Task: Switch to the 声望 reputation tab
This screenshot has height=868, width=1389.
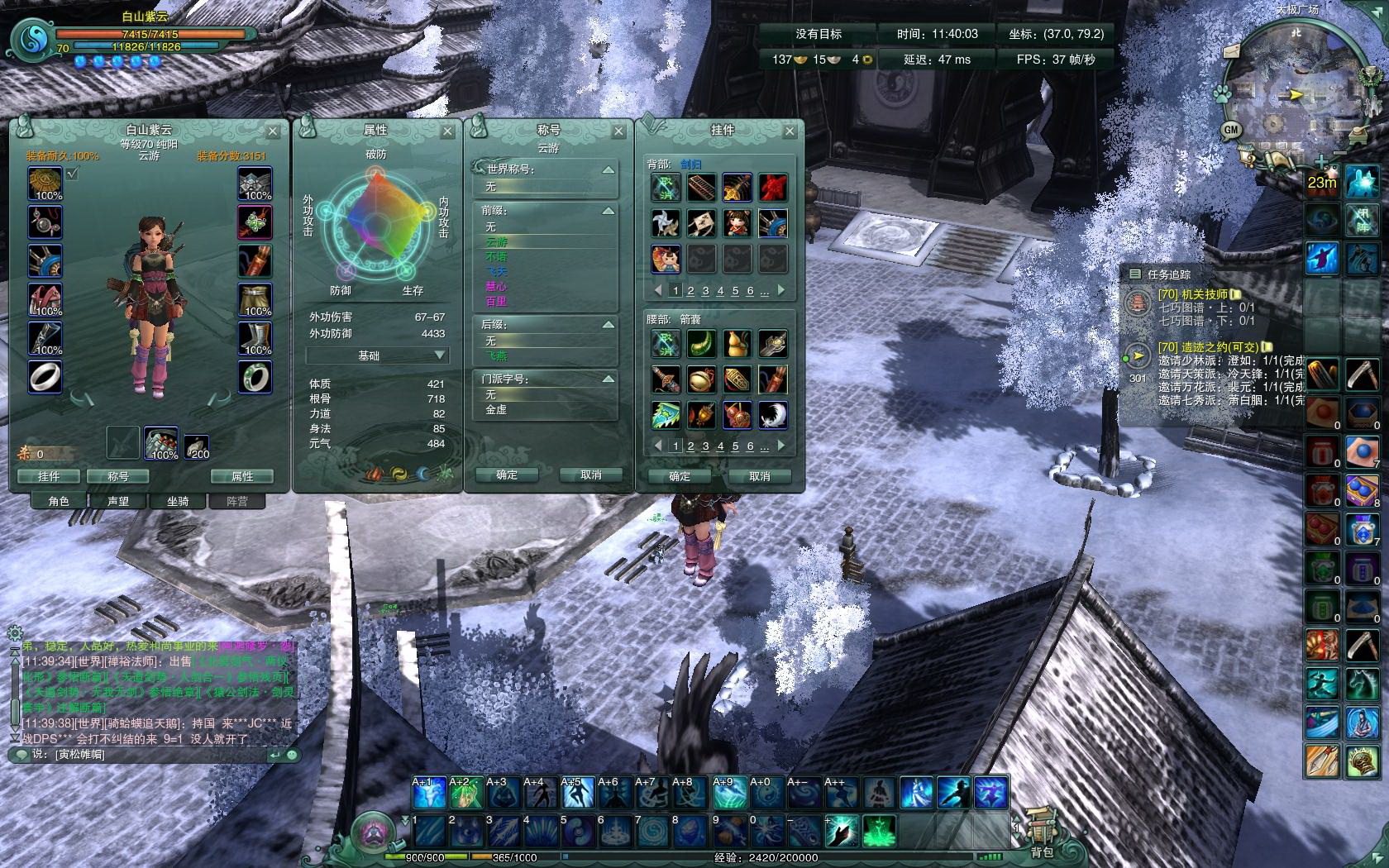Action: 118,501
